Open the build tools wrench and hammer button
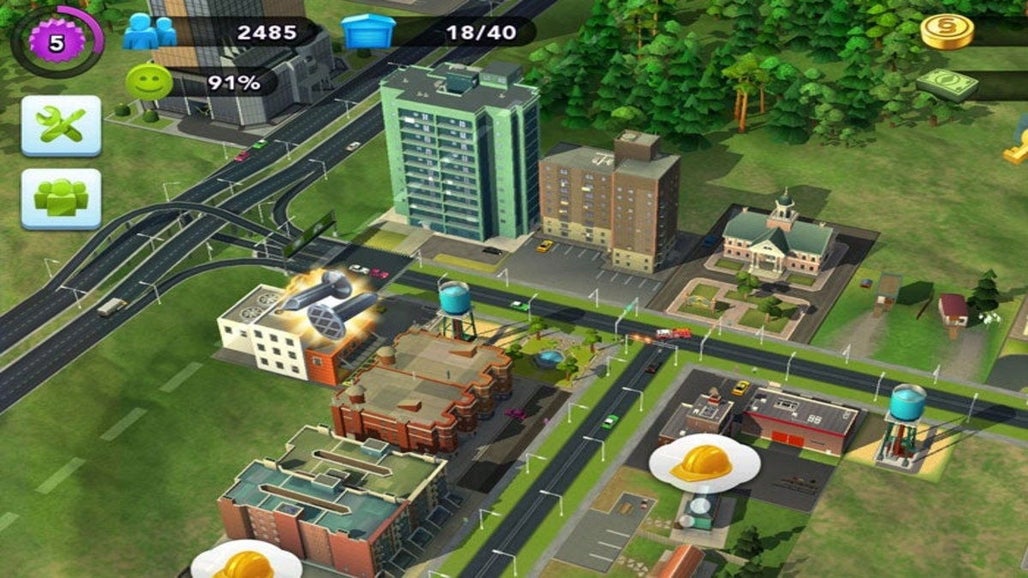This screenshot has width=1028, height=578. pos(61,125)
